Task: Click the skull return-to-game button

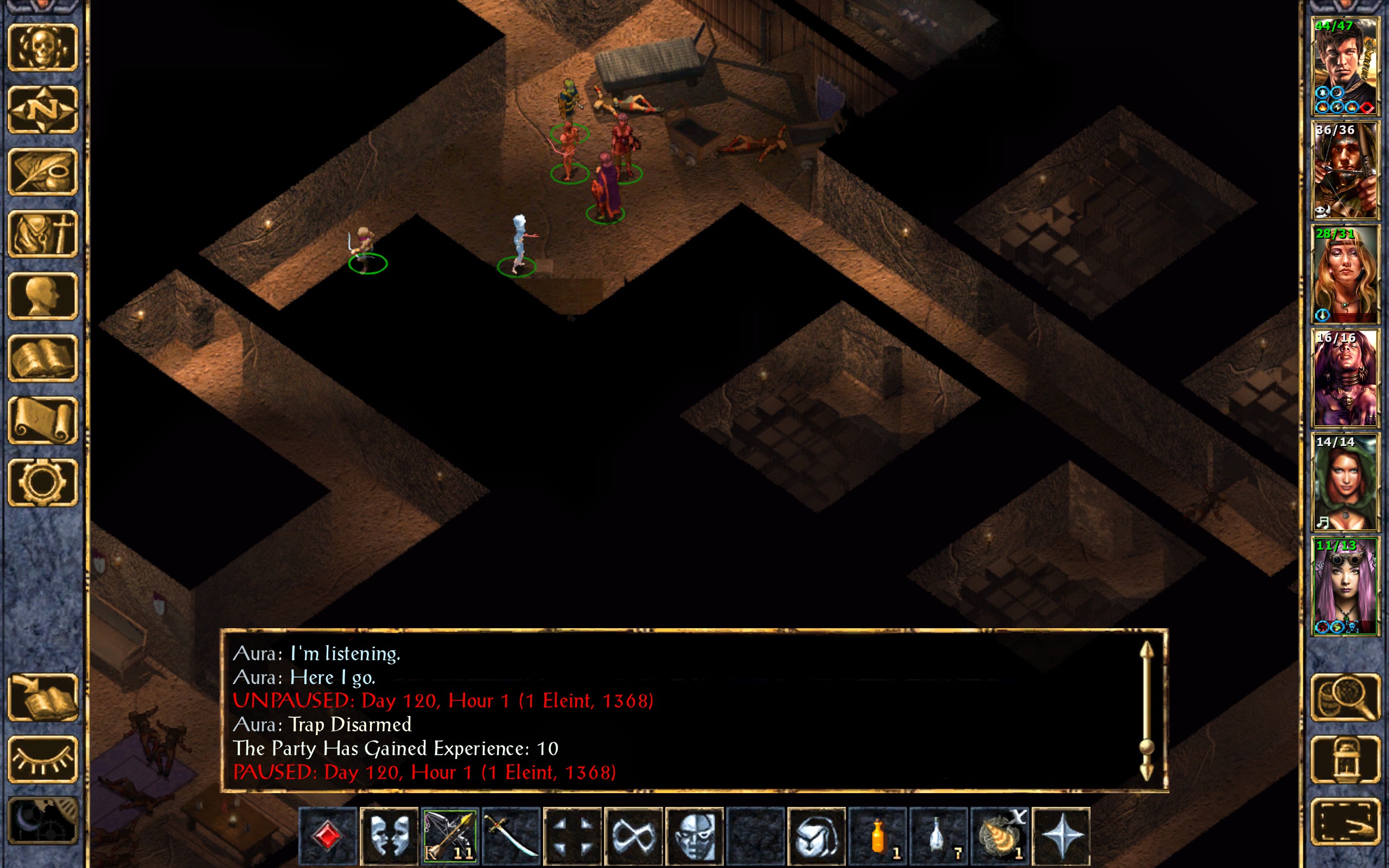Action: (43, 48)
